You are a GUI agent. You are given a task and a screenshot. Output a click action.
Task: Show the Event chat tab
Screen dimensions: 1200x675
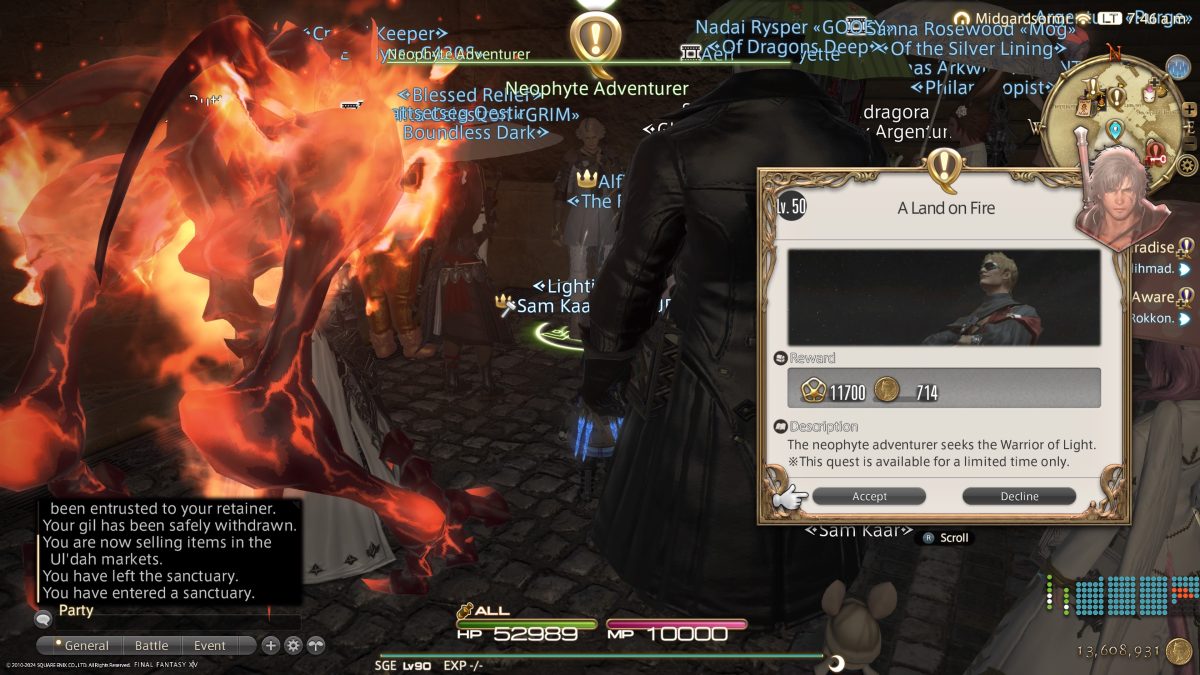[210, 646]
